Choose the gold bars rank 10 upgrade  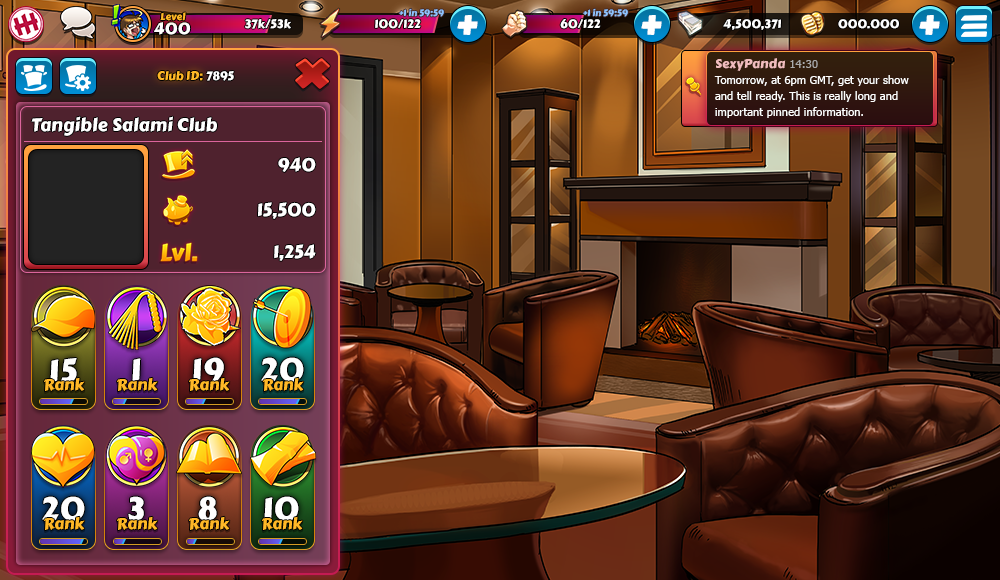pyautogui.click(x=282, y=488)
